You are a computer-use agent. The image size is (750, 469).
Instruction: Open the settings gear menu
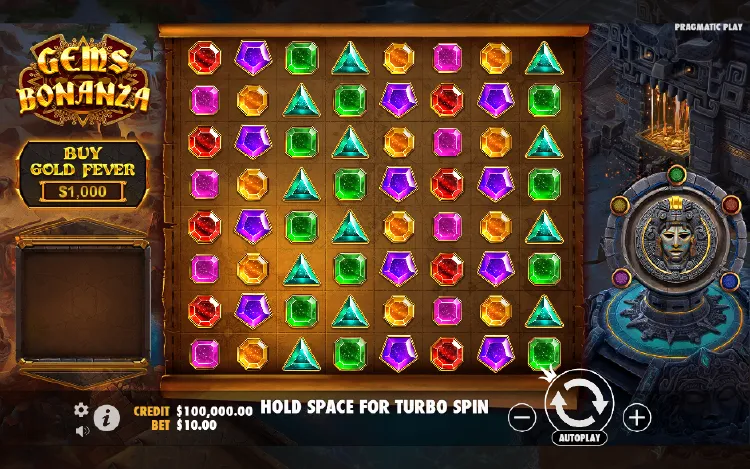pos(81,410)
